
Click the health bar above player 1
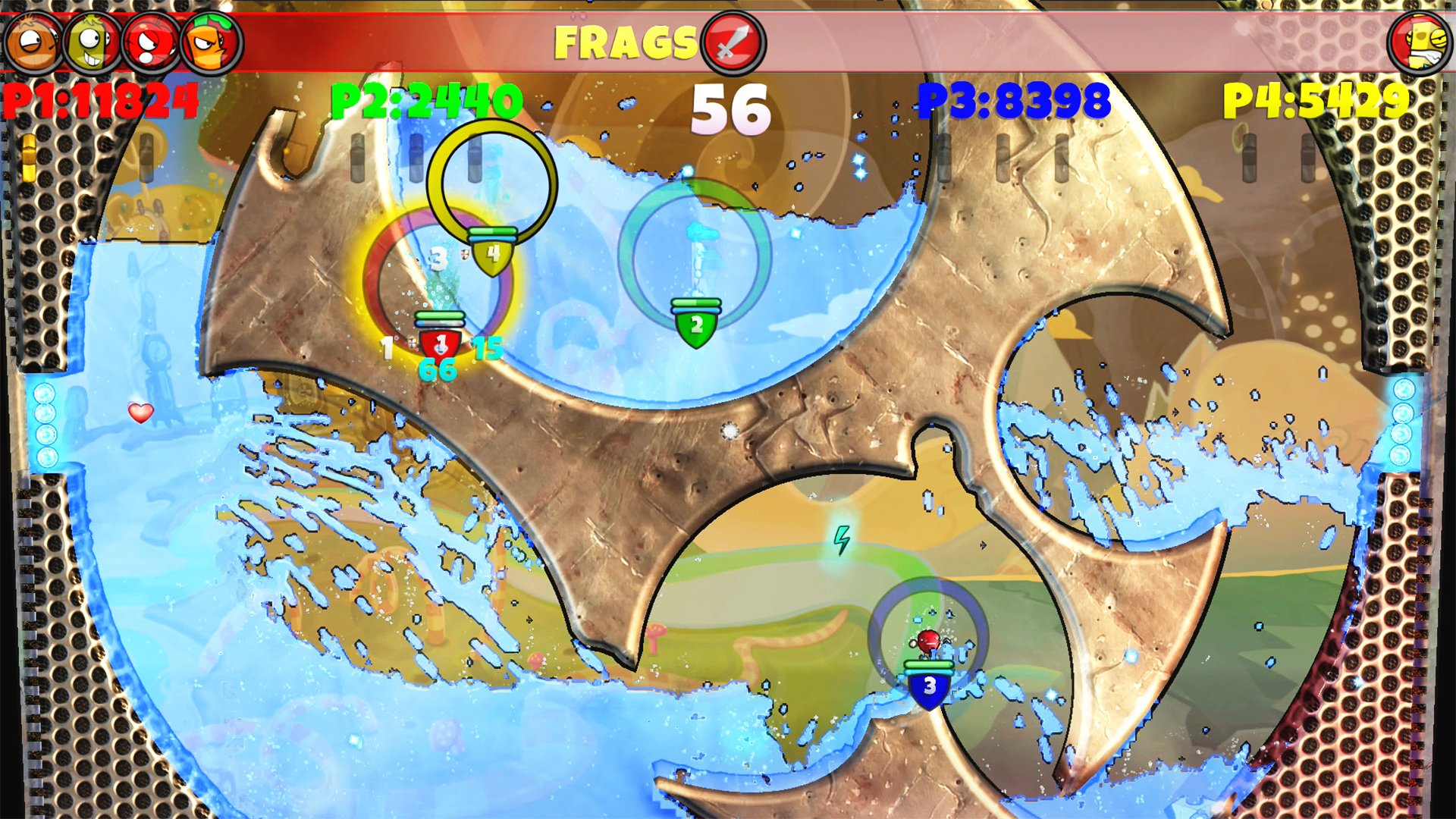pyautogui.click(x=439, y=315)
